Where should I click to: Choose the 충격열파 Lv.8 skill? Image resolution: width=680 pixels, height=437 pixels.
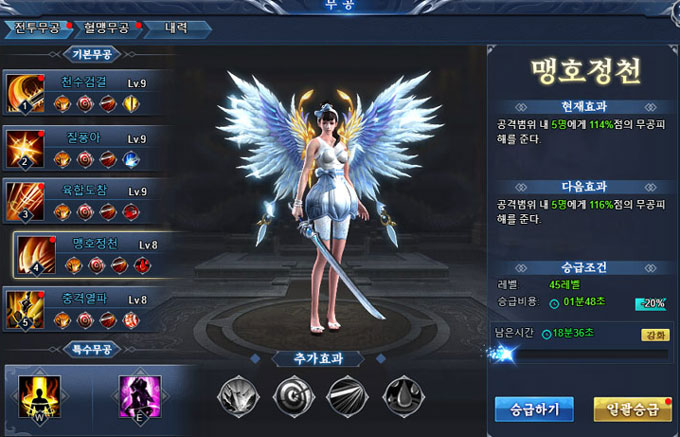click(x=80, y=309)
